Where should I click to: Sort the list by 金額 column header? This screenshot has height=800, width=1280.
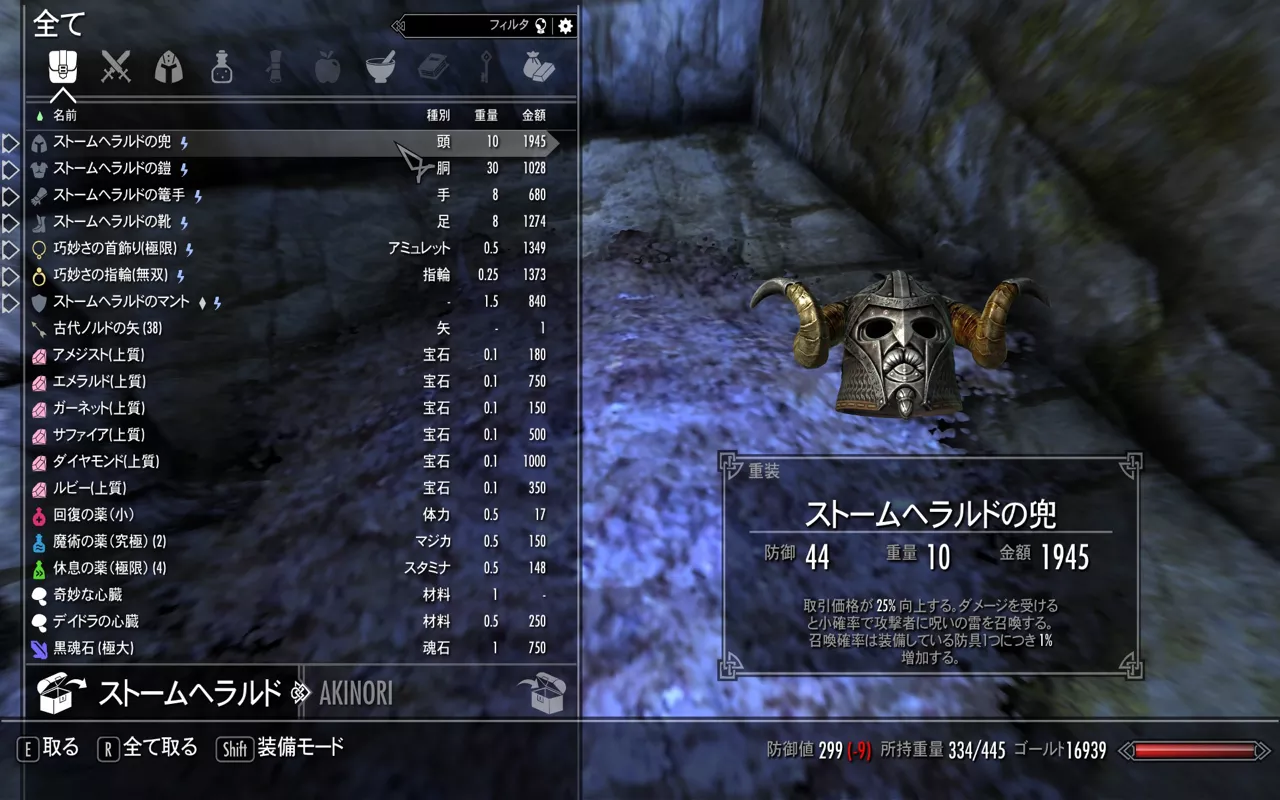coord(534,115)
